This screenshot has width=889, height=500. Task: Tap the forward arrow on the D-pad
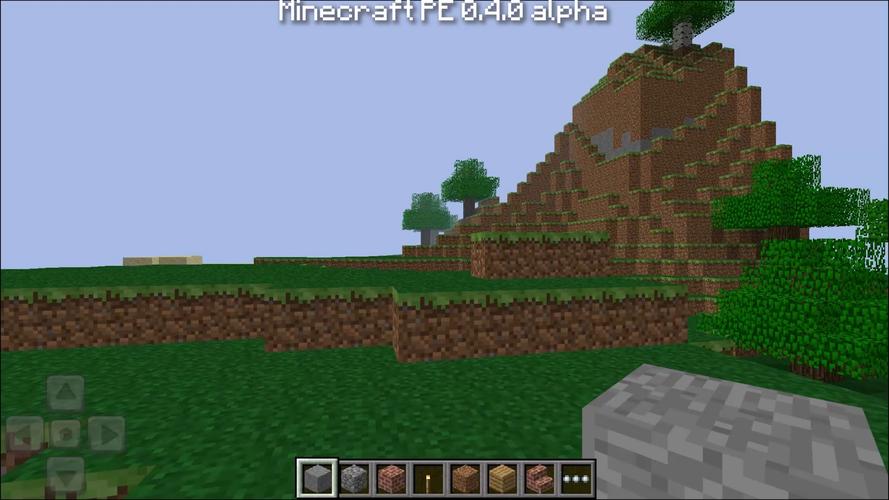coord(65,393)
